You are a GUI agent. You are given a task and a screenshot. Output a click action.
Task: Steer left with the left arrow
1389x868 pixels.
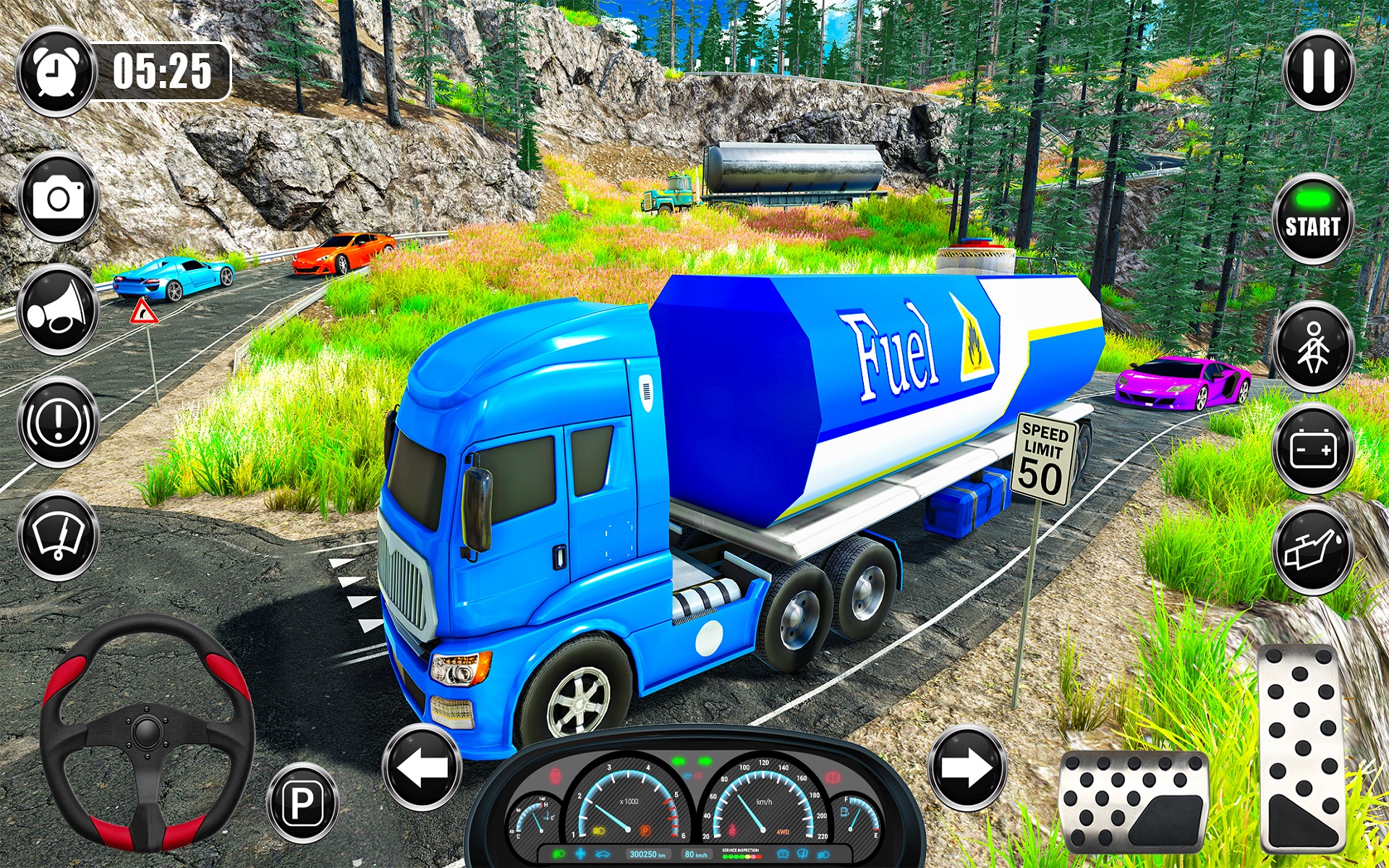coord(422,767)
